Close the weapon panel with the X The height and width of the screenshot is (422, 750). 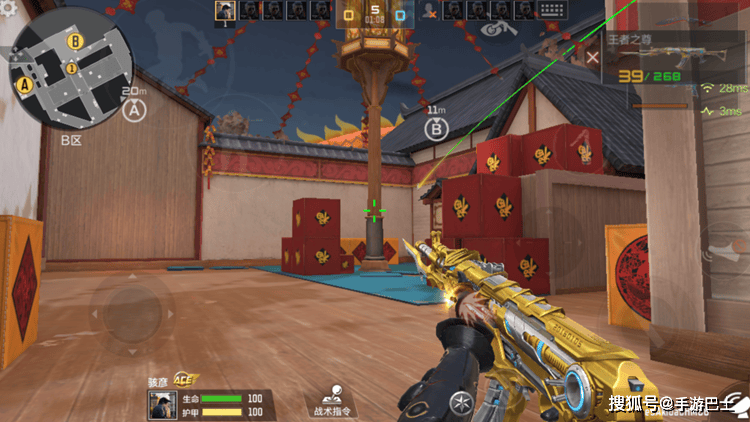[x=593, y=57]
